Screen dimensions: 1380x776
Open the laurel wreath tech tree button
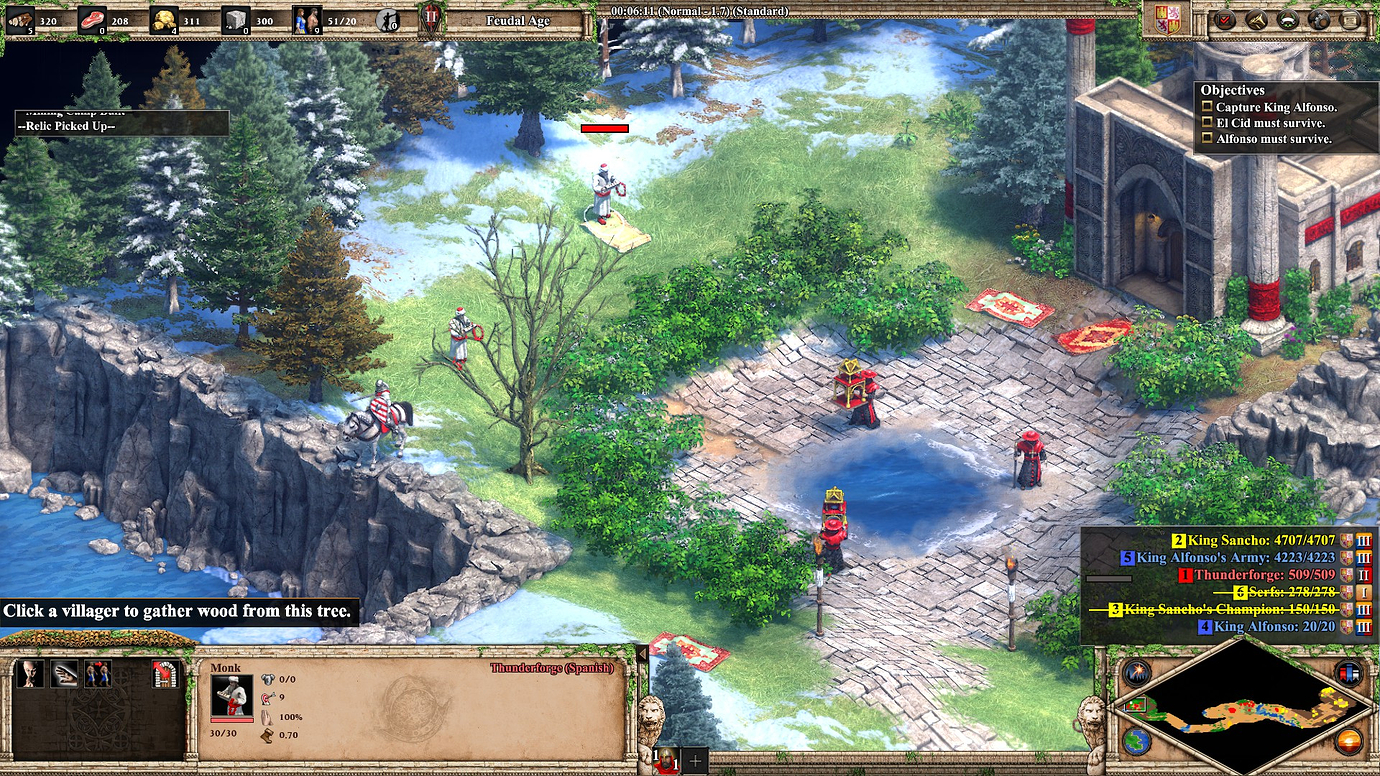pos(1288,20)
